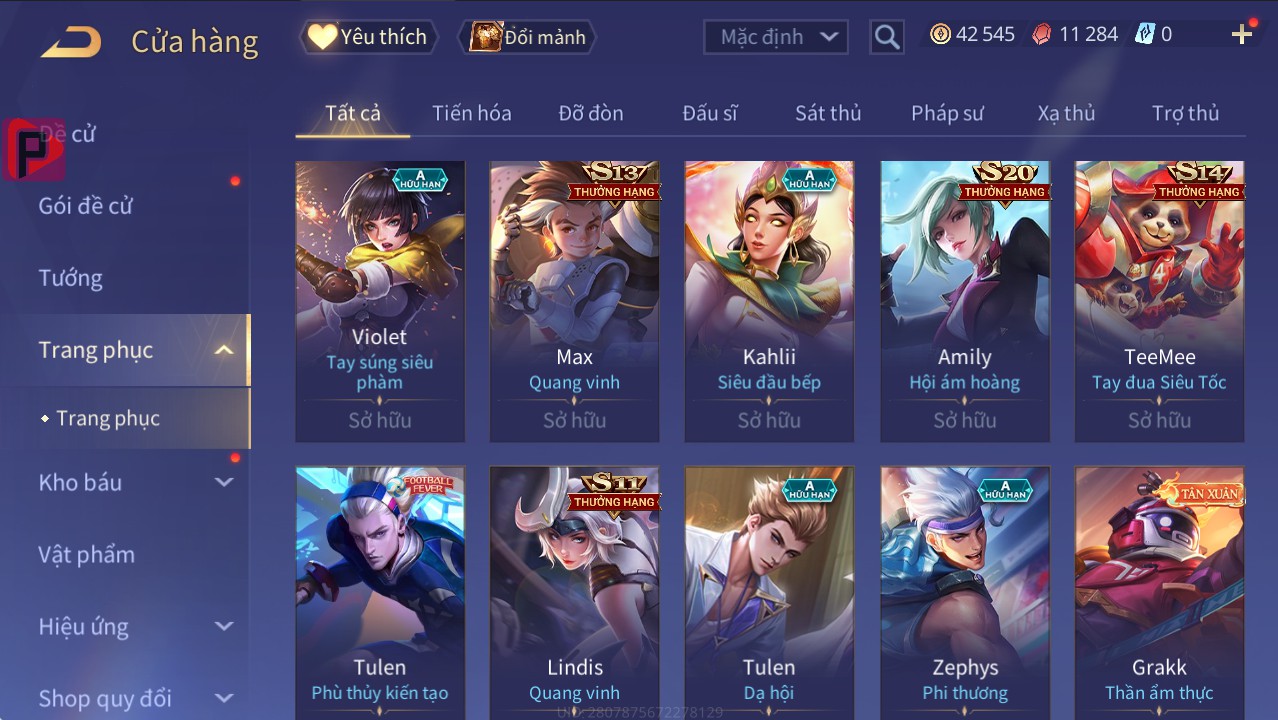Pick the Grakk Thần ẩm thực skin card

tap(1159, 592)
